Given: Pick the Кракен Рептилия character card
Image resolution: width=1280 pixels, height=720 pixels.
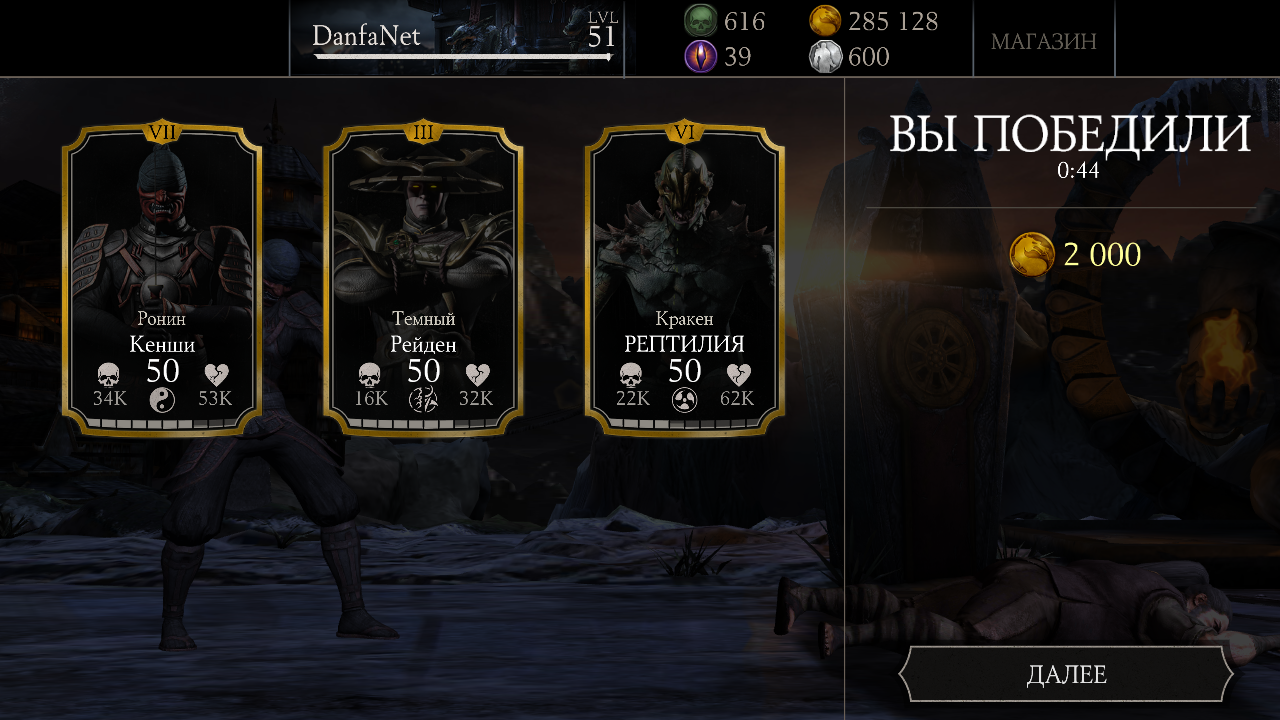Looking at the screenshot, I should pos(684,280).
